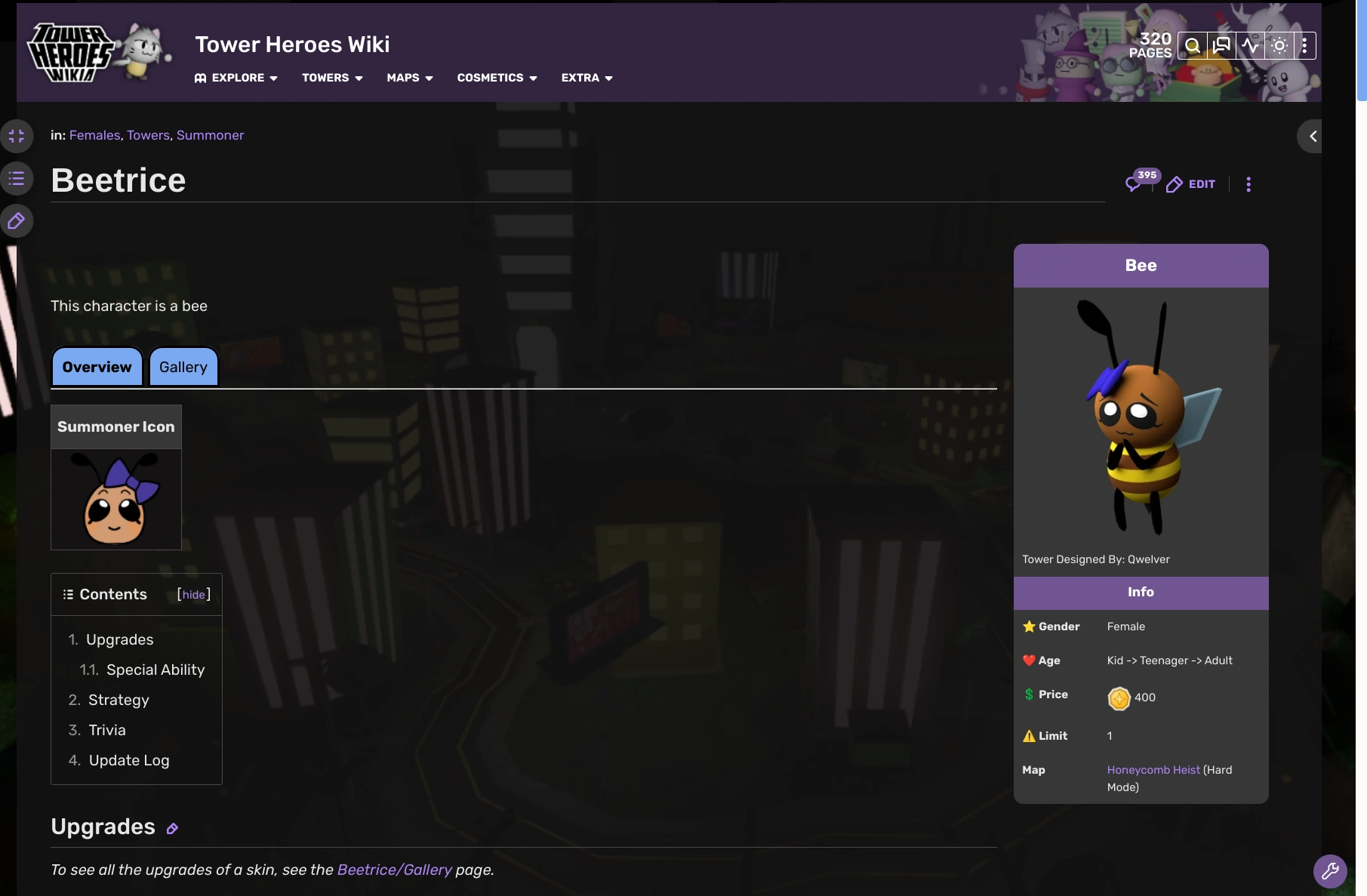Open the page options kebab menu icon

[x=1248, y=184]
